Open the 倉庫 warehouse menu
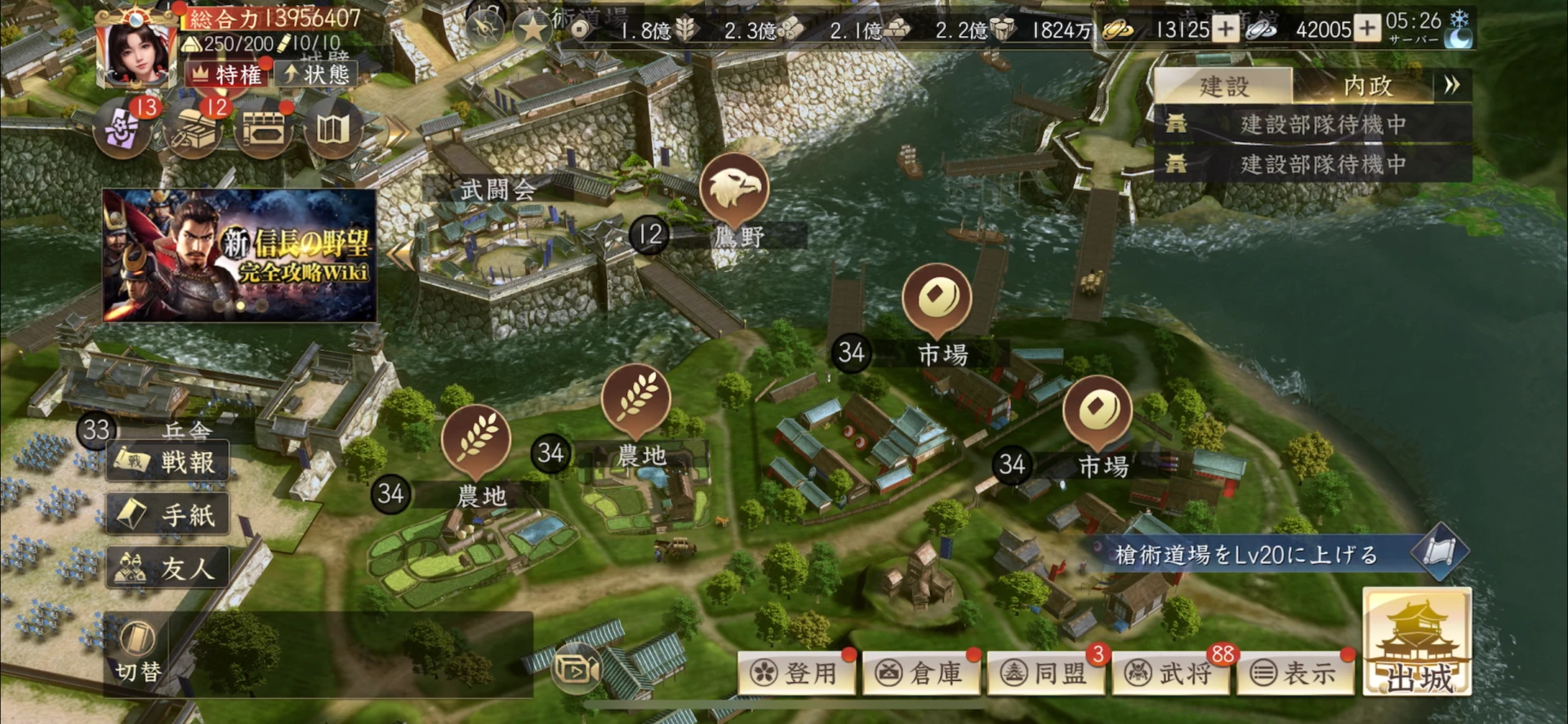Screen dimensions: 1568x724 point(921,673)
